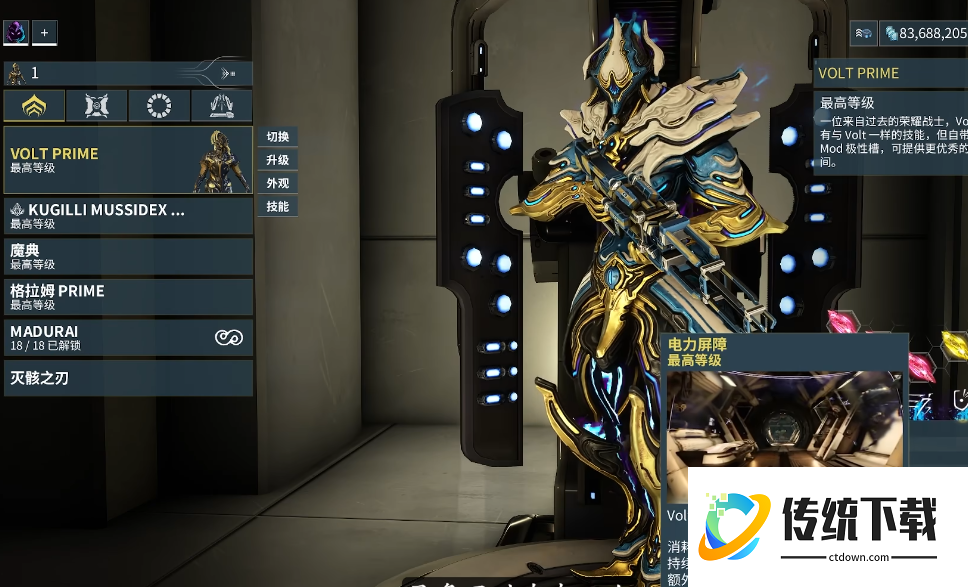Click the 切换 (switch) button
Image resolution: width=968 pixels, height=587 pixels.
tap(277, 137)
